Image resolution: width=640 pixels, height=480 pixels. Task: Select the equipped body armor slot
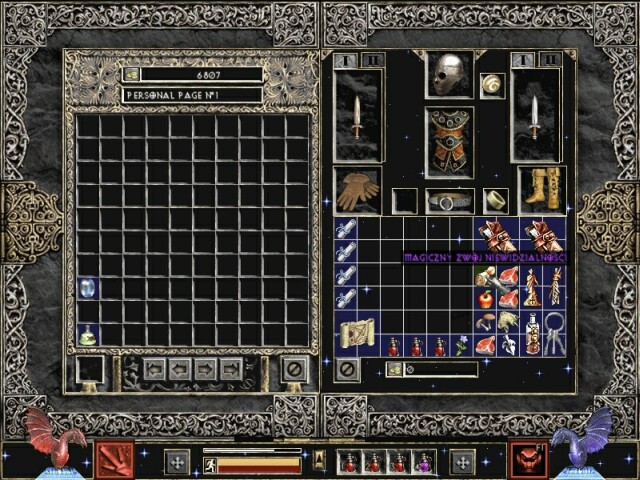(449, 141)
